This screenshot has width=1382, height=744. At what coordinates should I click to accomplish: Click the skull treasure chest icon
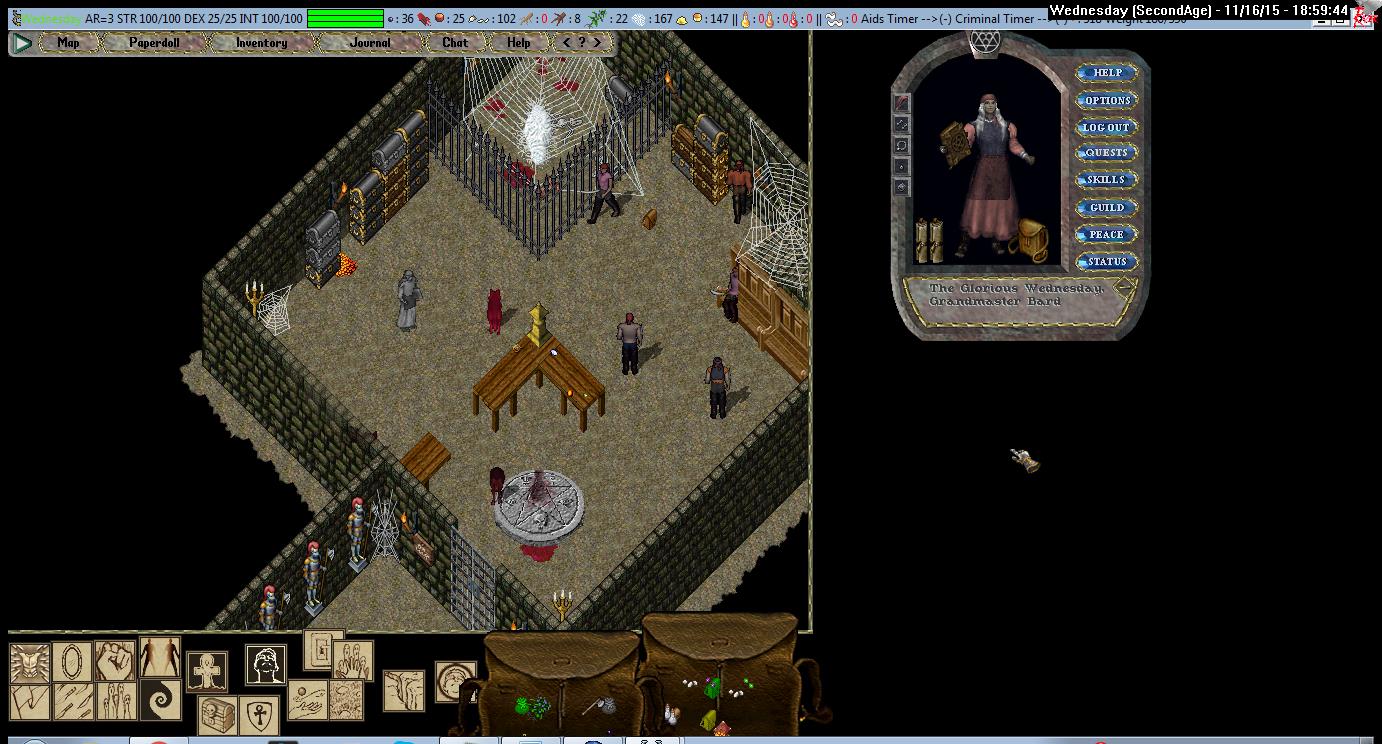(x=218, y=714)
